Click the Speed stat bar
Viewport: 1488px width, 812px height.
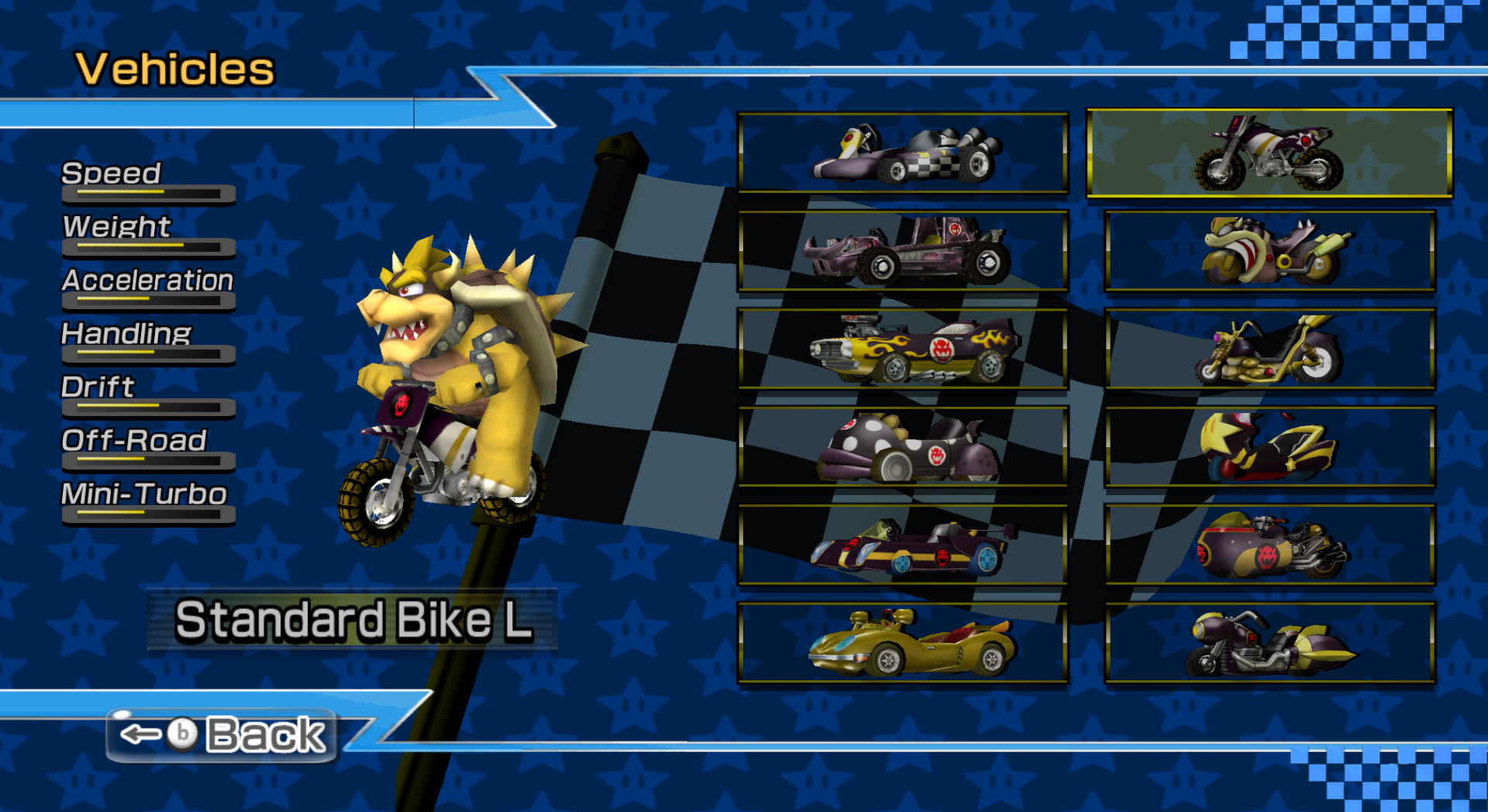(147, 194)
